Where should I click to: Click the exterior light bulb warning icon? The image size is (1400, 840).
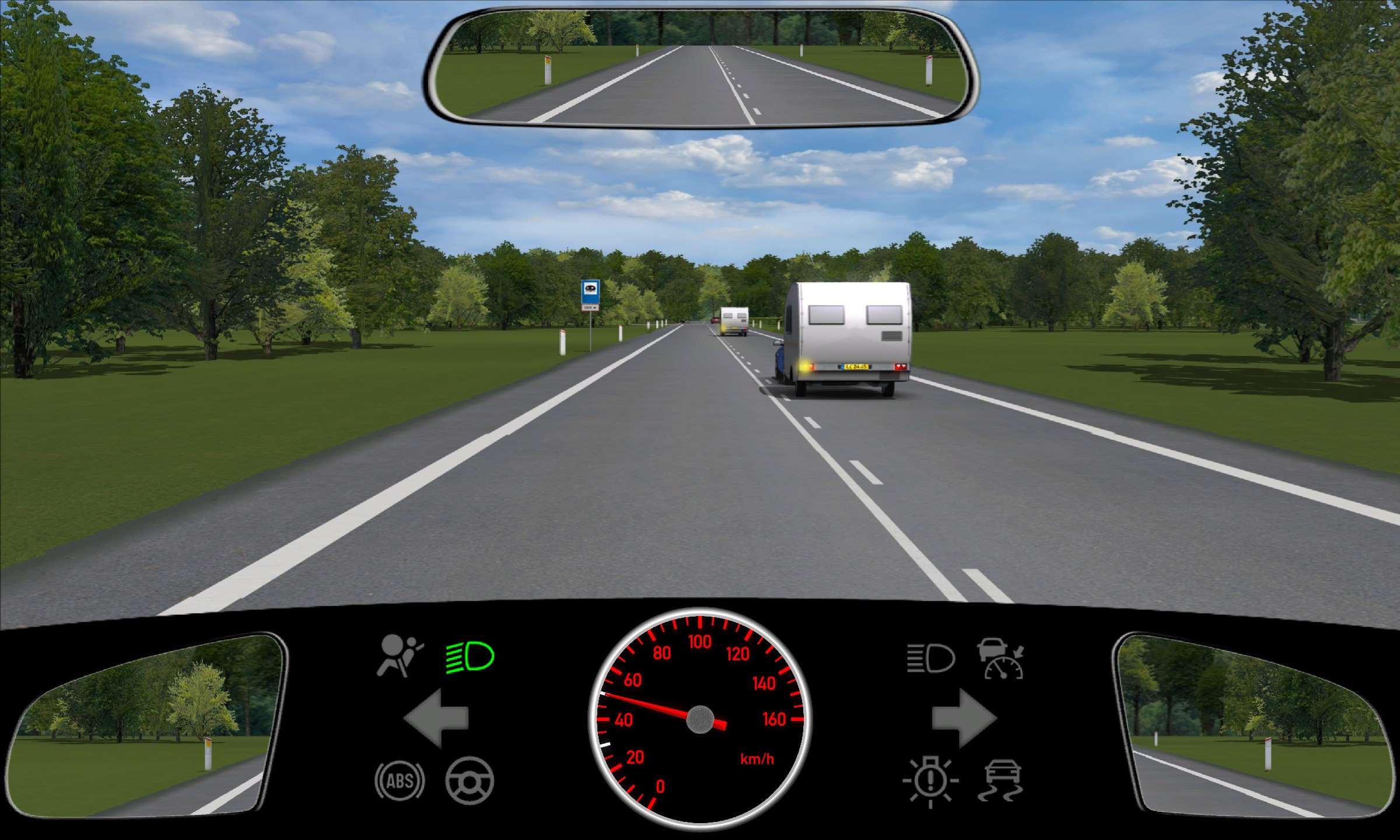point(930,782)
